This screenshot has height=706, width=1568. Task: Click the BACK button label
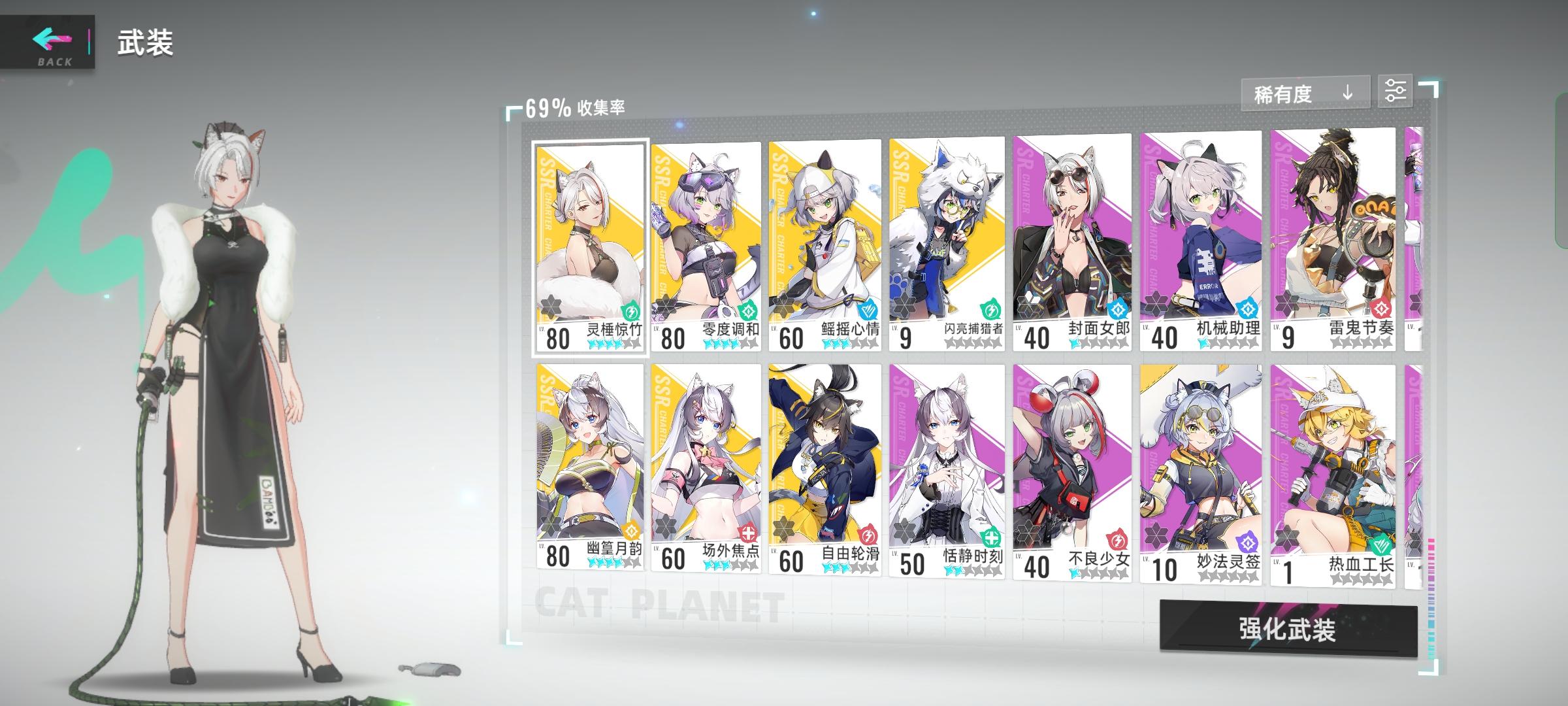(x=56, y=62)
